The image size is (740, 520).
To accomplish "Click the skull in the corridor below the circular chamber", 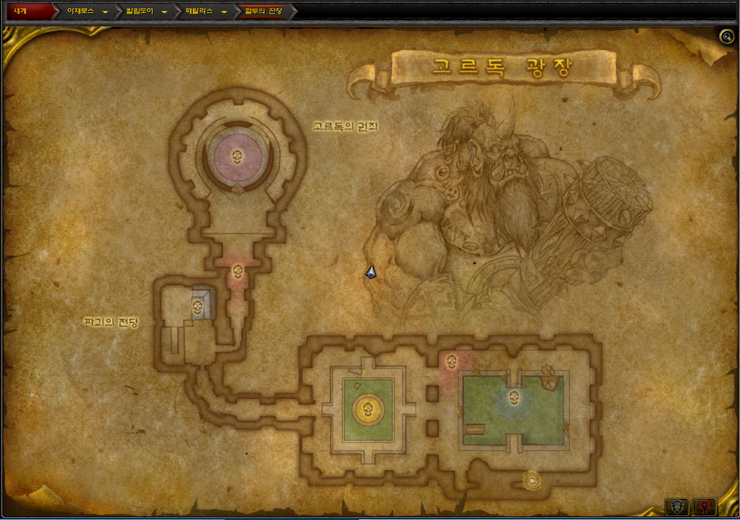I will coord(238,271).
